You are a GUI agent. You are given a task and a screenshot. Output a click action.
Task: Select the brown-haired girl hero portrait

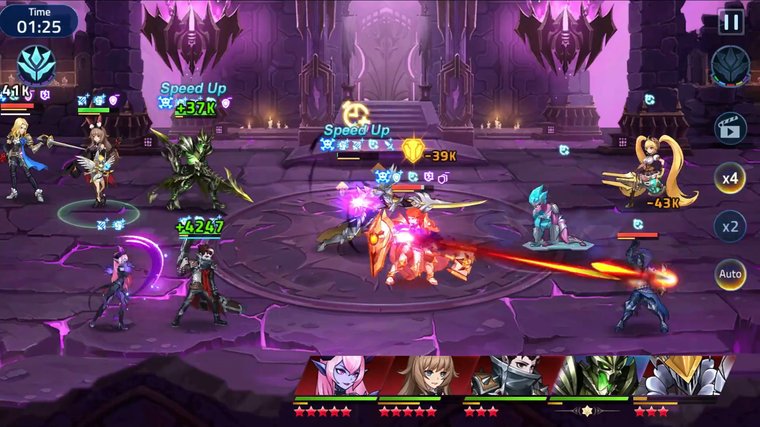(417, 377)
